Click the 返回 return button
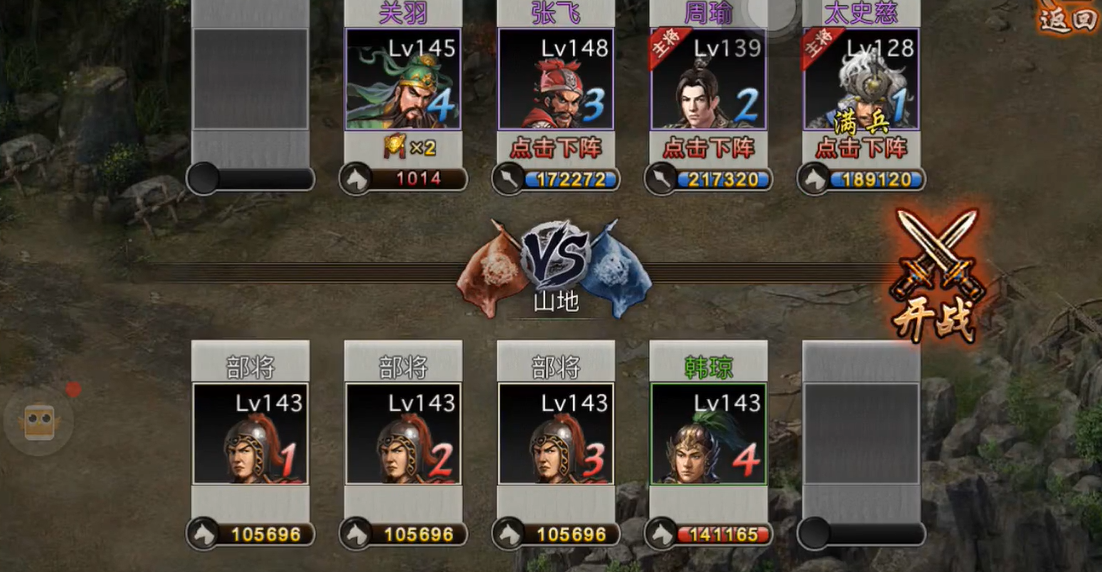 pos(1067,18)
